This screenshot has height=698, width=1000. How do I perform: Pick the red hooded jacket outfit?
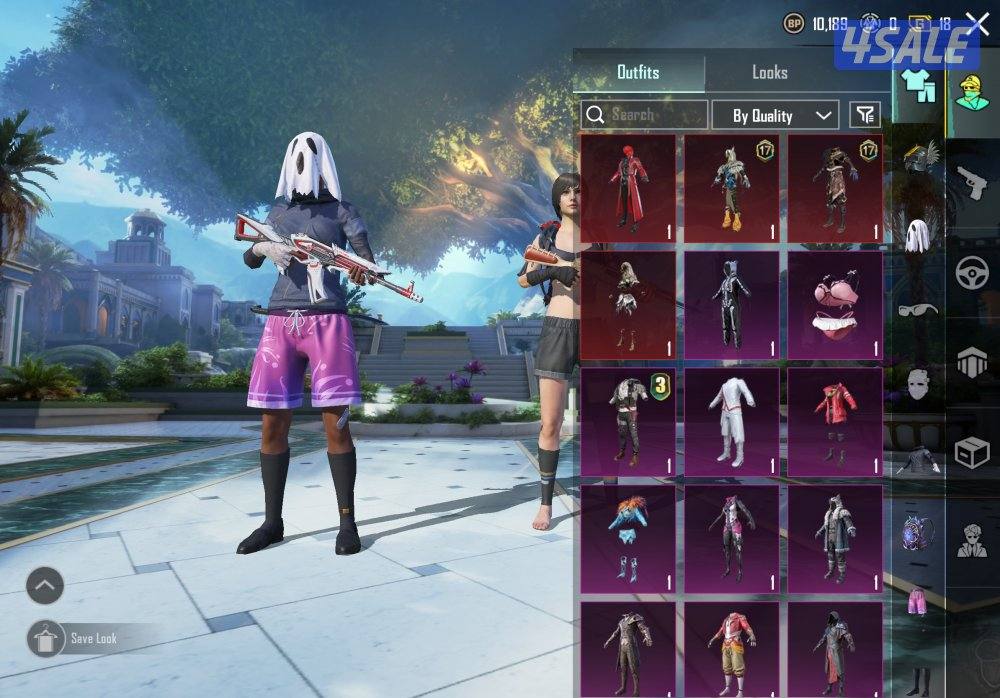tap(836, 421)
